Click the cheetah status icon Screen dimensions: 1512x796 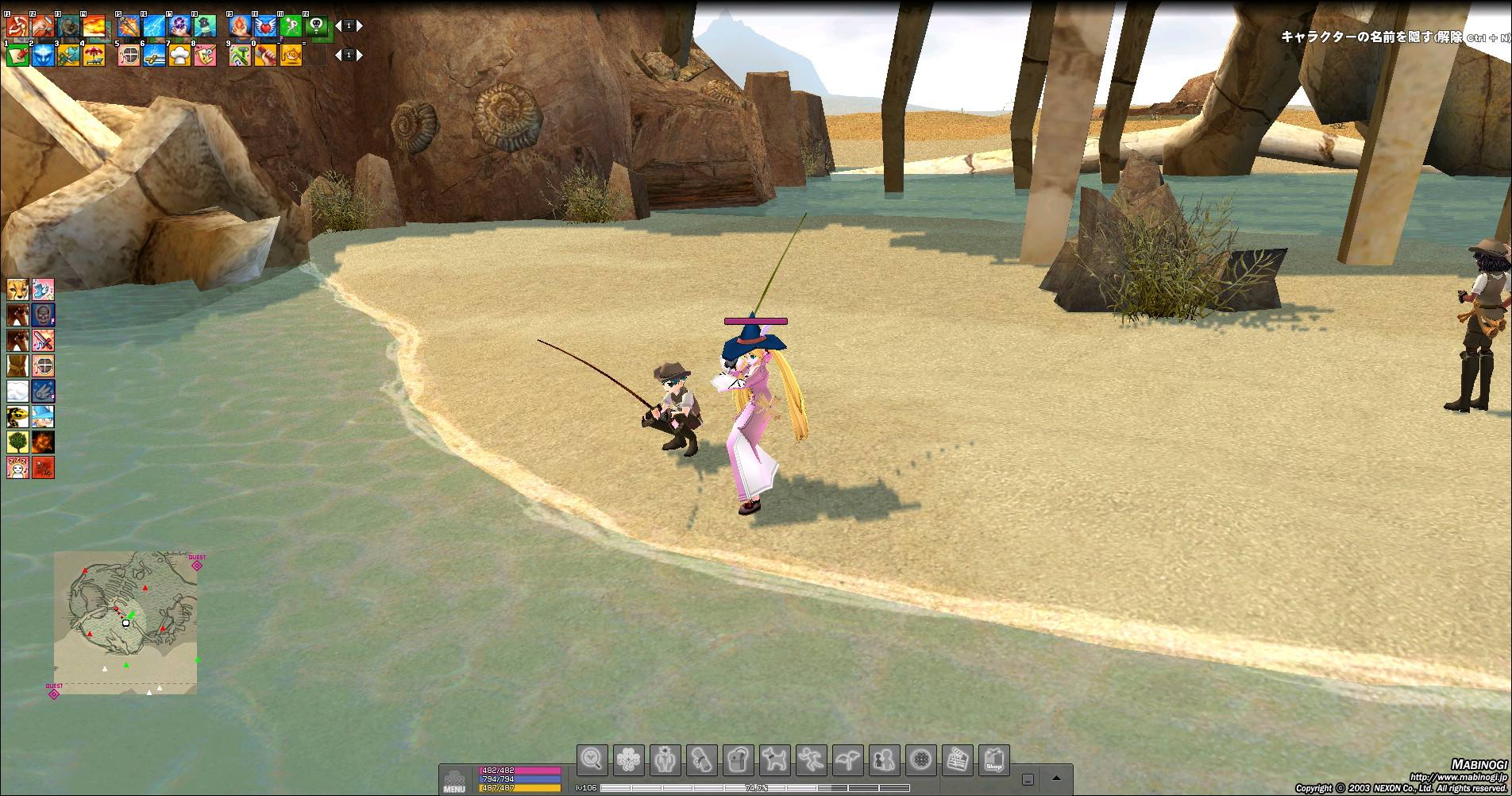(x=17, y=289)
